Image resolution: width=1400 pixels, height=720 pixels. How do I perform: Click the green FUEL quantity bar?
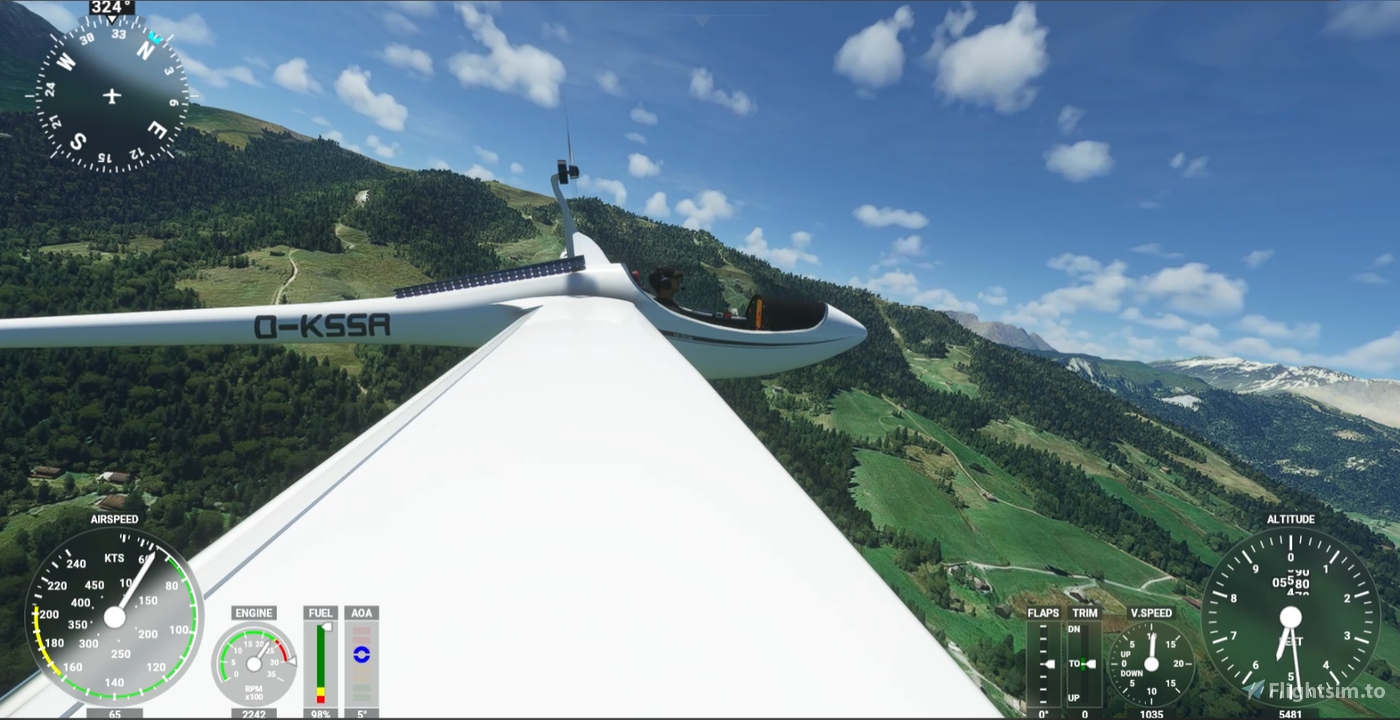(x=321, y=655)
